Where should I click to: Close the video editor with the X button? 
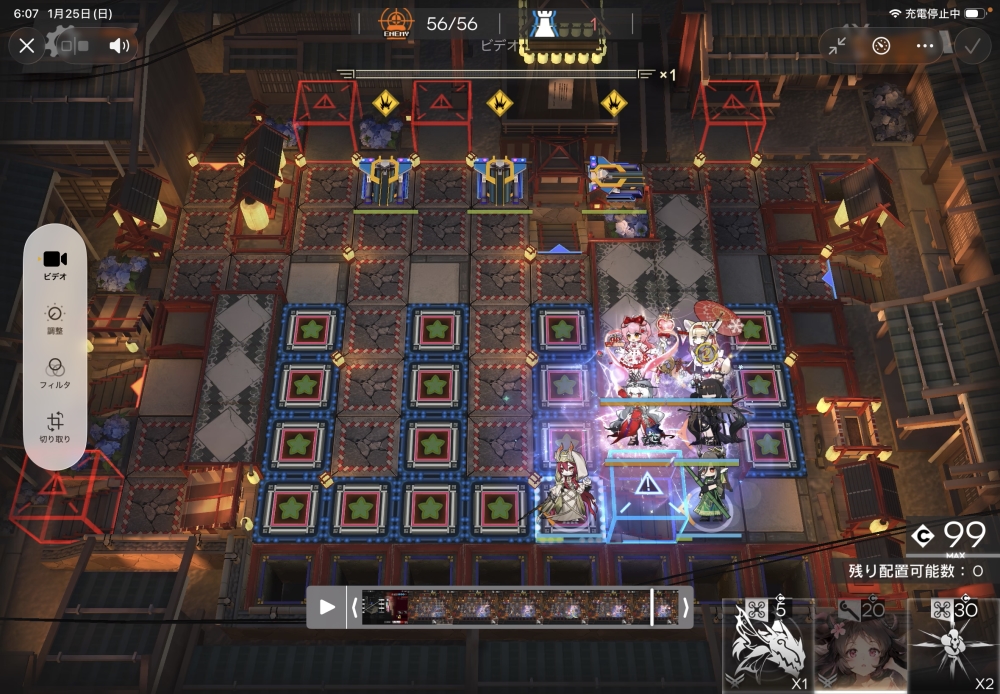point(27,45)
